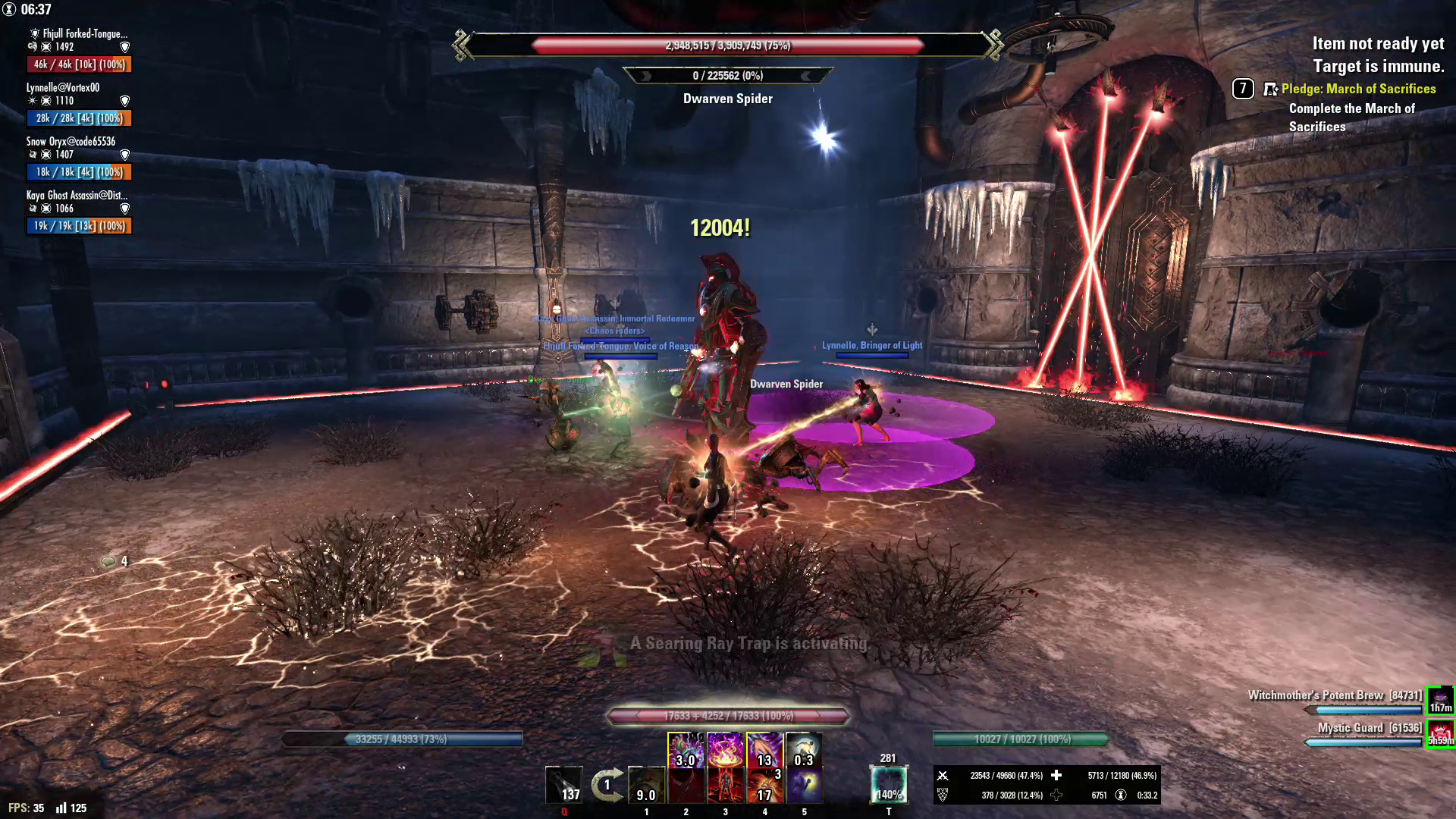Activate the dark red ability in slot 2
This screenshot has width=1456, height=819.
pos(686,785)
